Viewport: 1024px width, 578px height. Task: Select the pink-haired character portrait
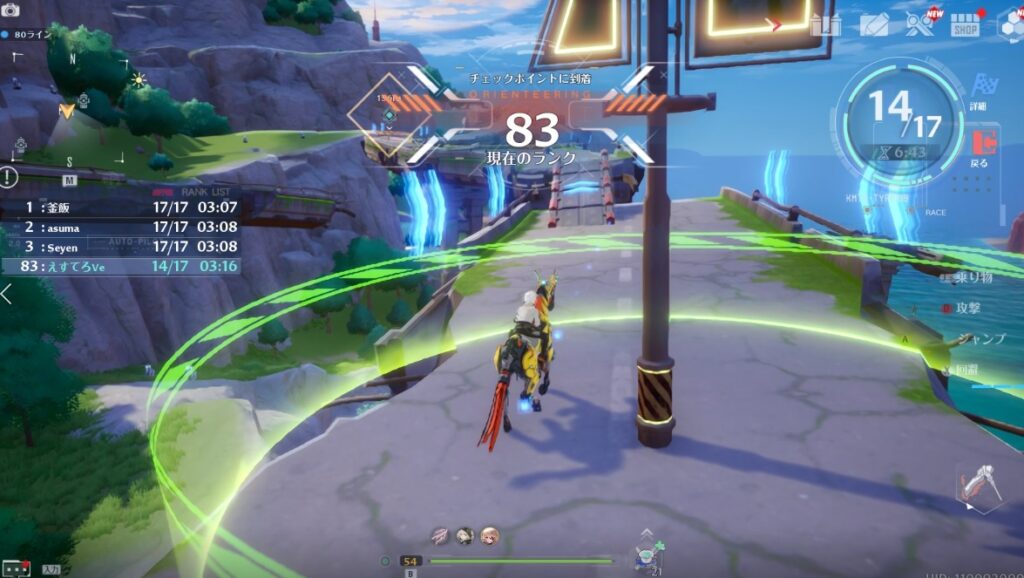(489, 536)
